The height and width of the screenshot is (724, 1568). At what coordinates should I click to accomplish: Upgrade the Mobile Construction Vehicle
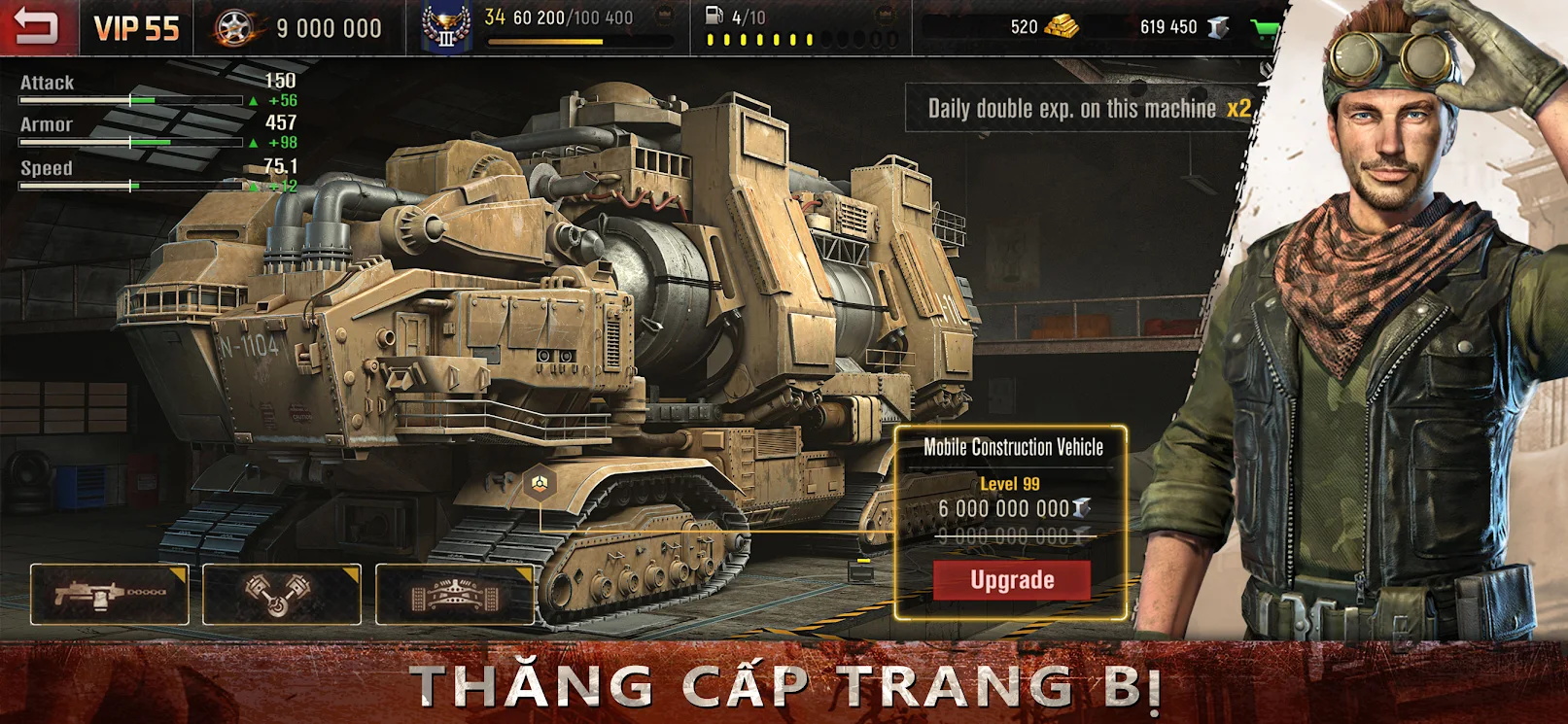click(1011, 580)
